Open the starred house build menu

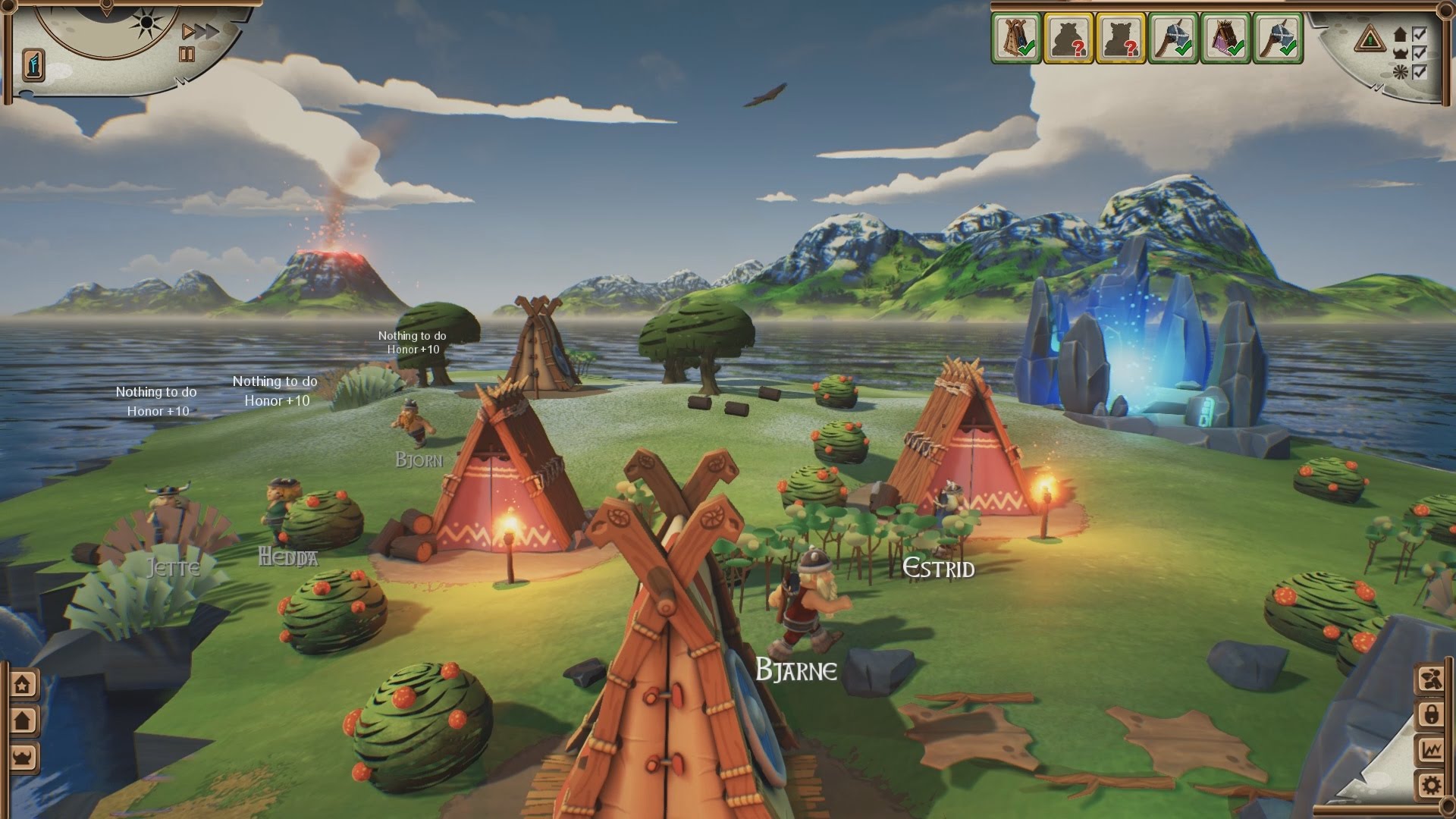(24, 685)
